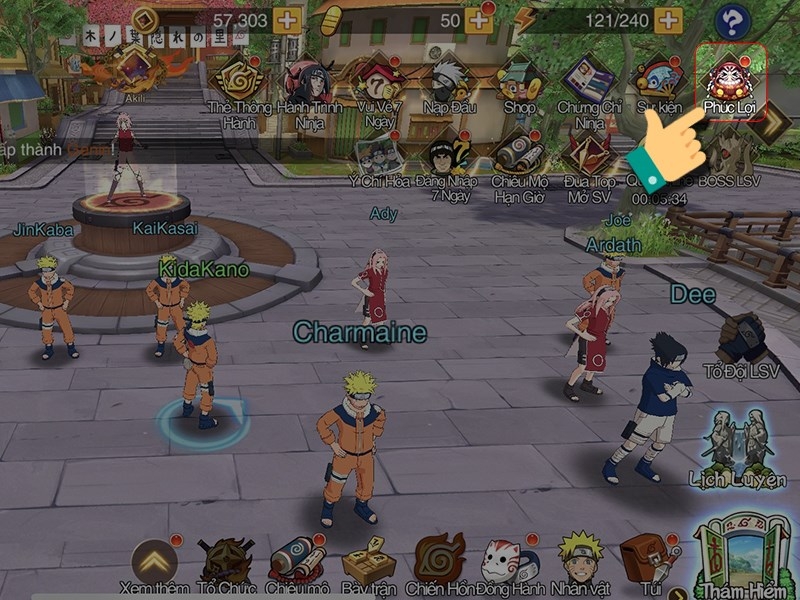
Task: Expand the Xem thêm arrow button
Action: click(x=154, y=560)
